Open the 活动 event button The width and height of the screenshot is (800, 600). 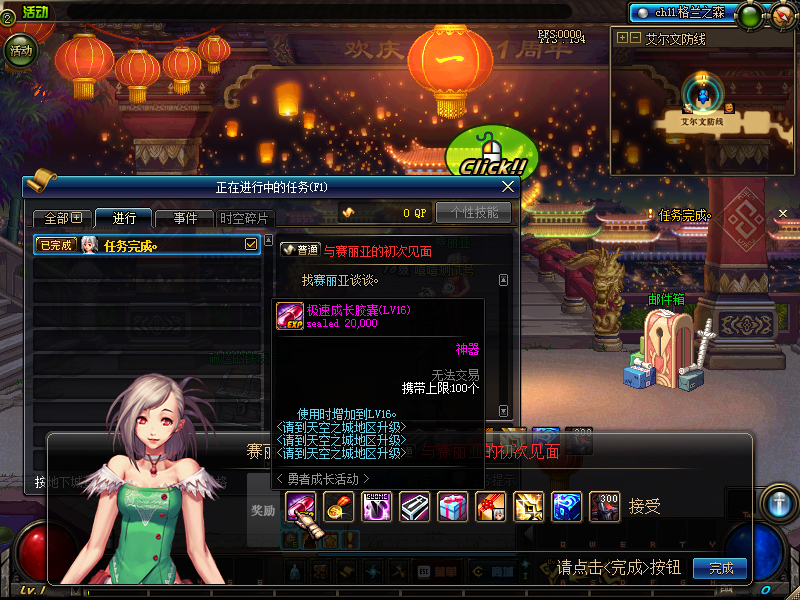tap(19, 49)
